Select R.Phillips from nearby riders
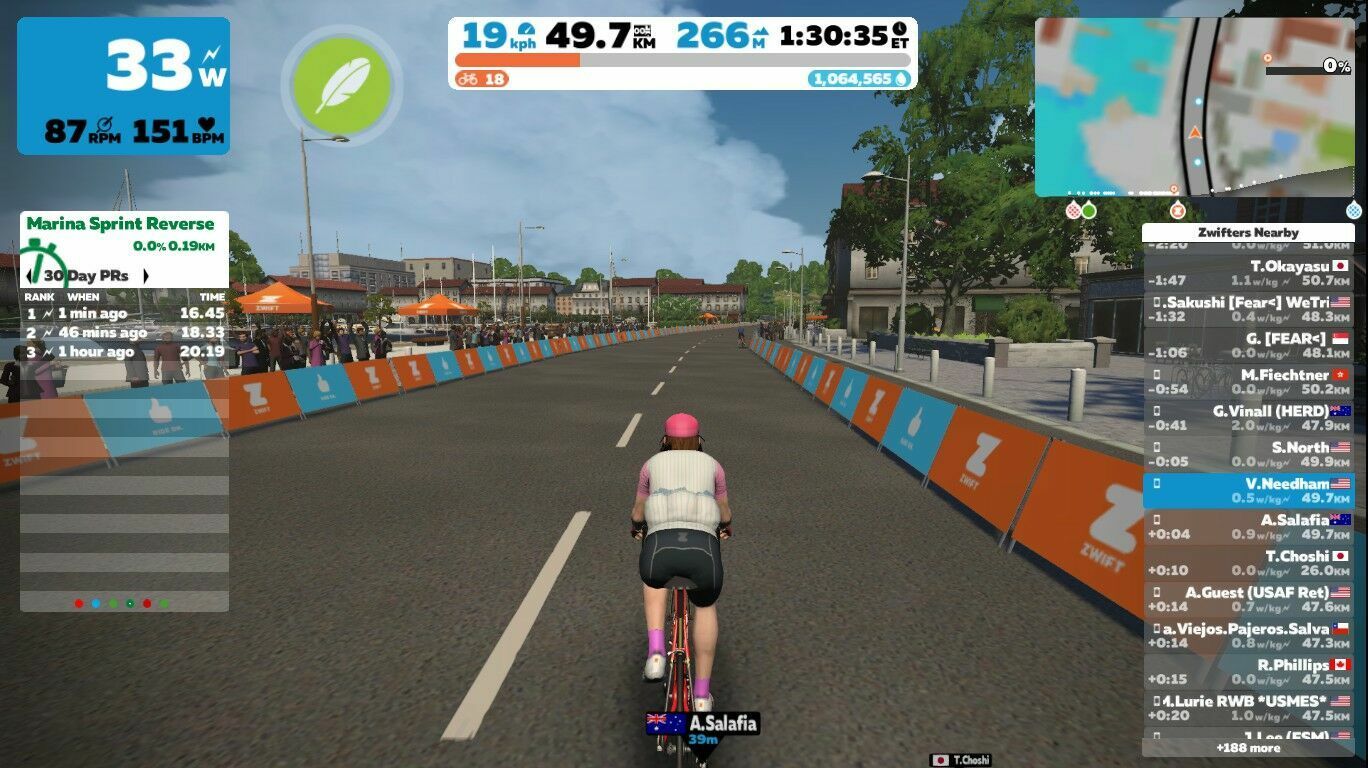 pyautogui.click(x=1247, y=671)
